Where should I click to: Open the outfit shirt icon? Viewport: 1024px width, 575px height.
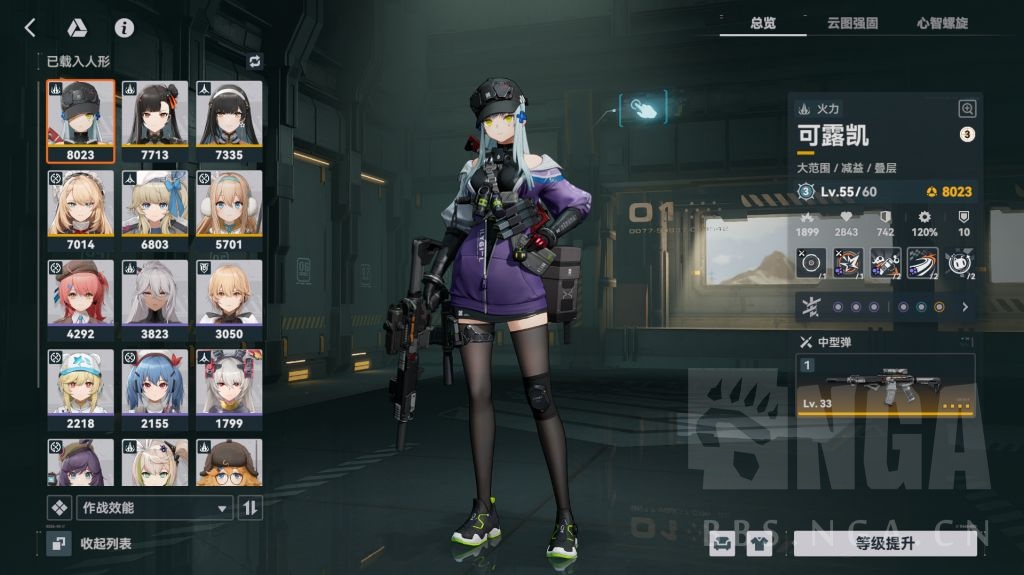(x=759, y=543)
